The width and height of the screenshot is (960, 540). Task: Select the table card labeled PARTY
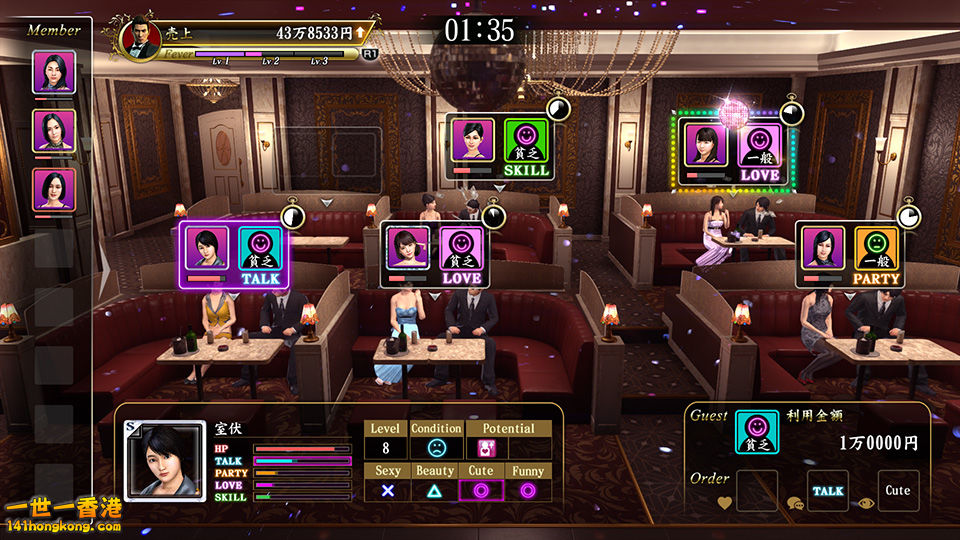click(850, 255)
